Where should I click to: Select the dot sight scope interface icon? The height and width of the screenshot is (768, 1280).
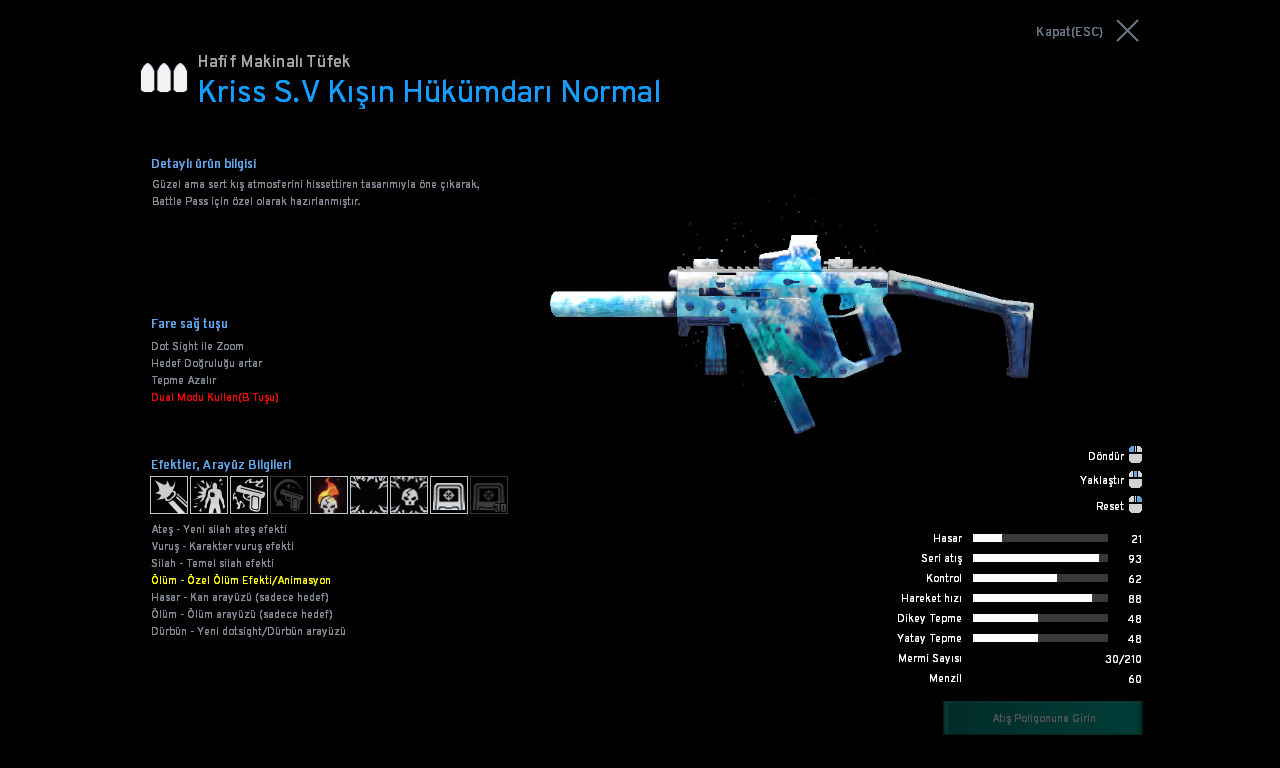click(x=449, y=495)
